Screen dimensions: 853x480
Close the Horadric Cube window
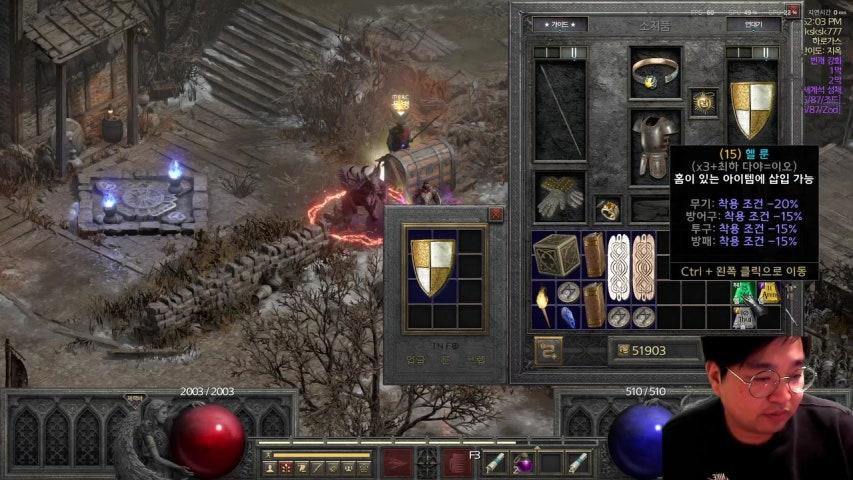pyautogui.click(x=496, y=214)
